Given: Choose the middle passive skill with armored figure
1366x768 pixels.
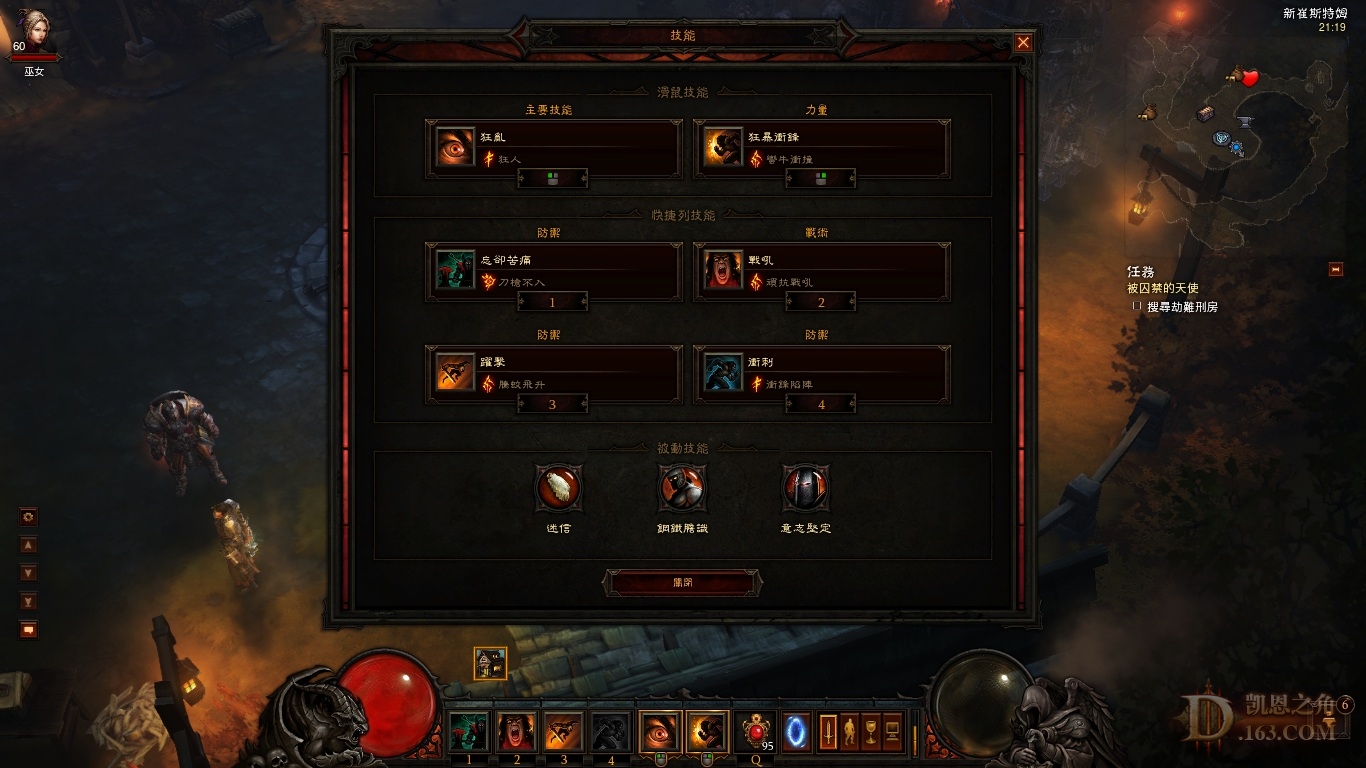Looking at the screenshot, I should click(682, 488).
